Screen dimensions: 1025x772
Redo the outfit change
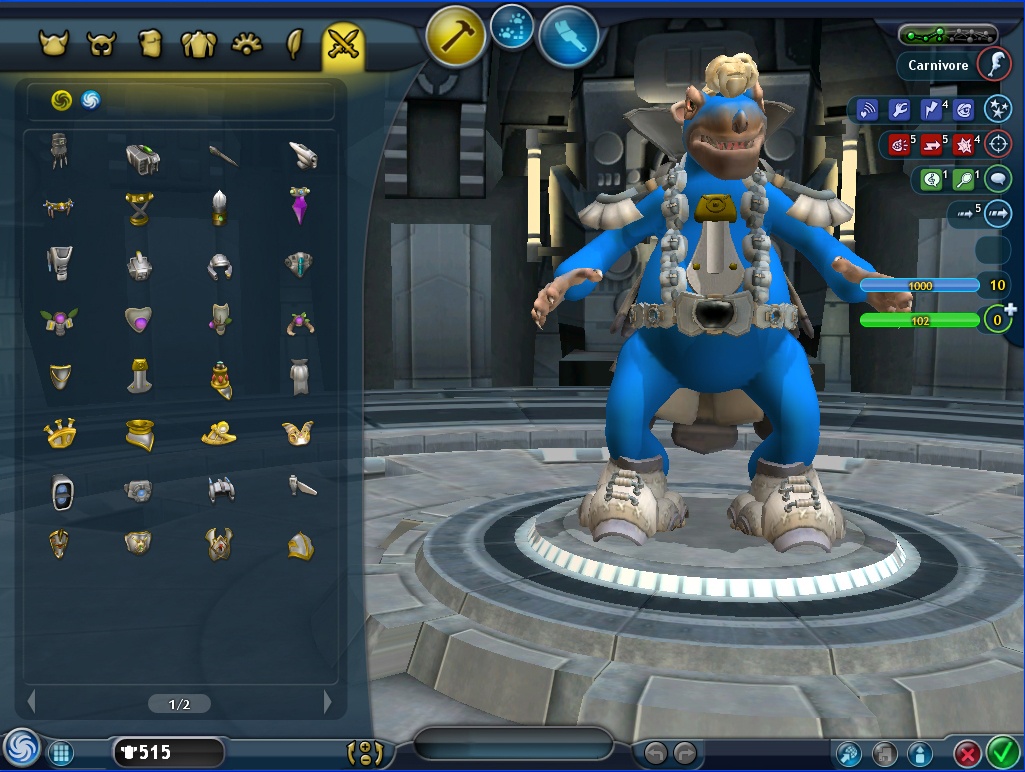[x=685, y=752]
